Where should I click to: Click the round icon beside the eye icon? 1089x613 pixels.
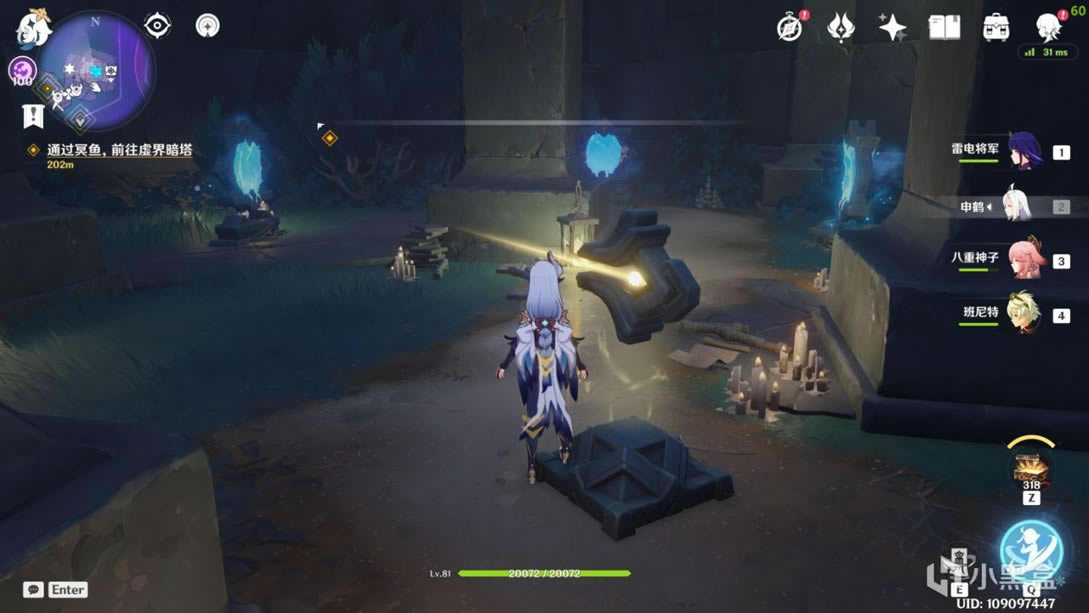pos(207,25)
